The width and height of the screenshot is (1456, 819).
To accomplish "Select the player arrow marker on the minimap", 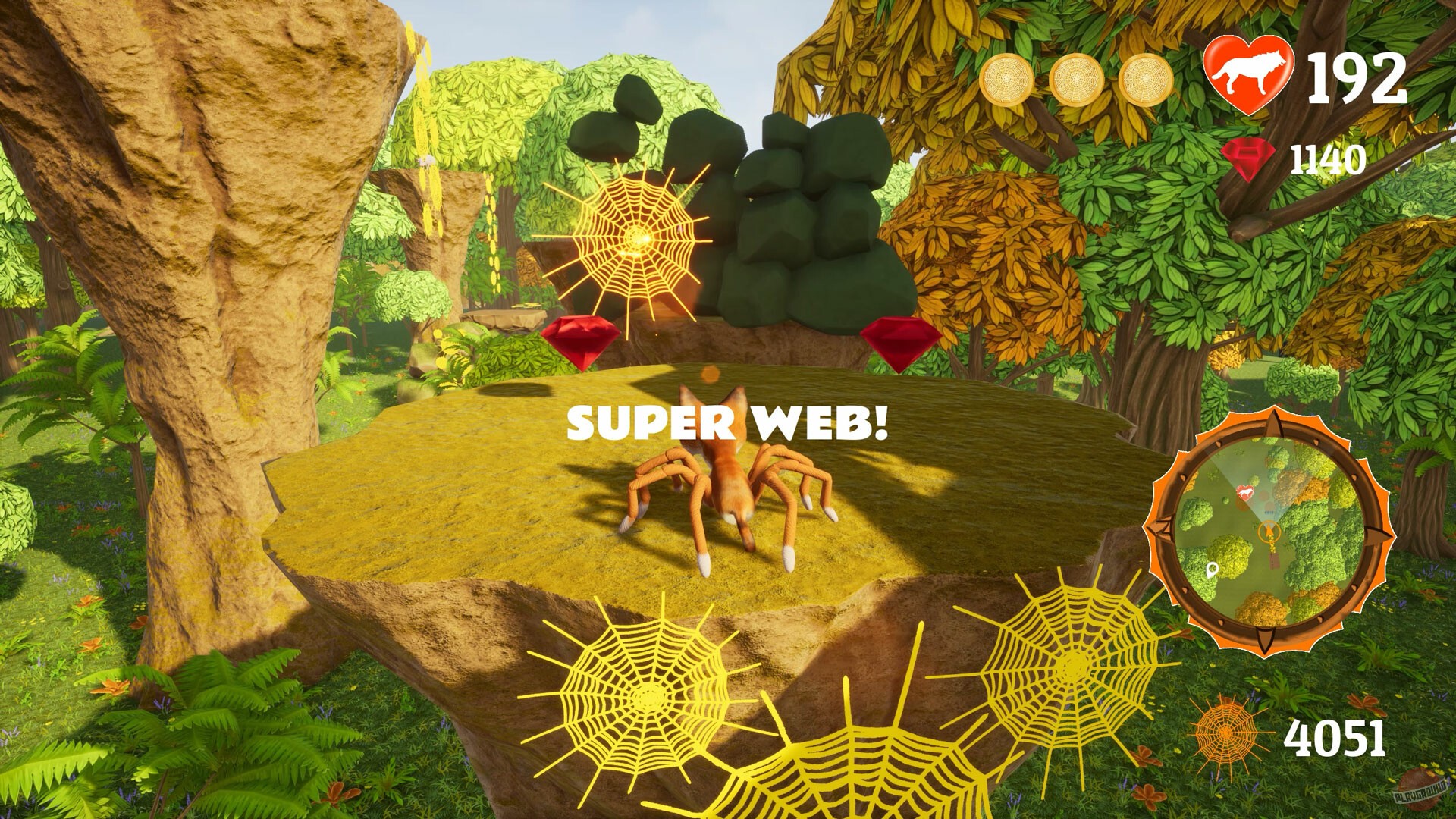I will click(x=1269, y=531).
